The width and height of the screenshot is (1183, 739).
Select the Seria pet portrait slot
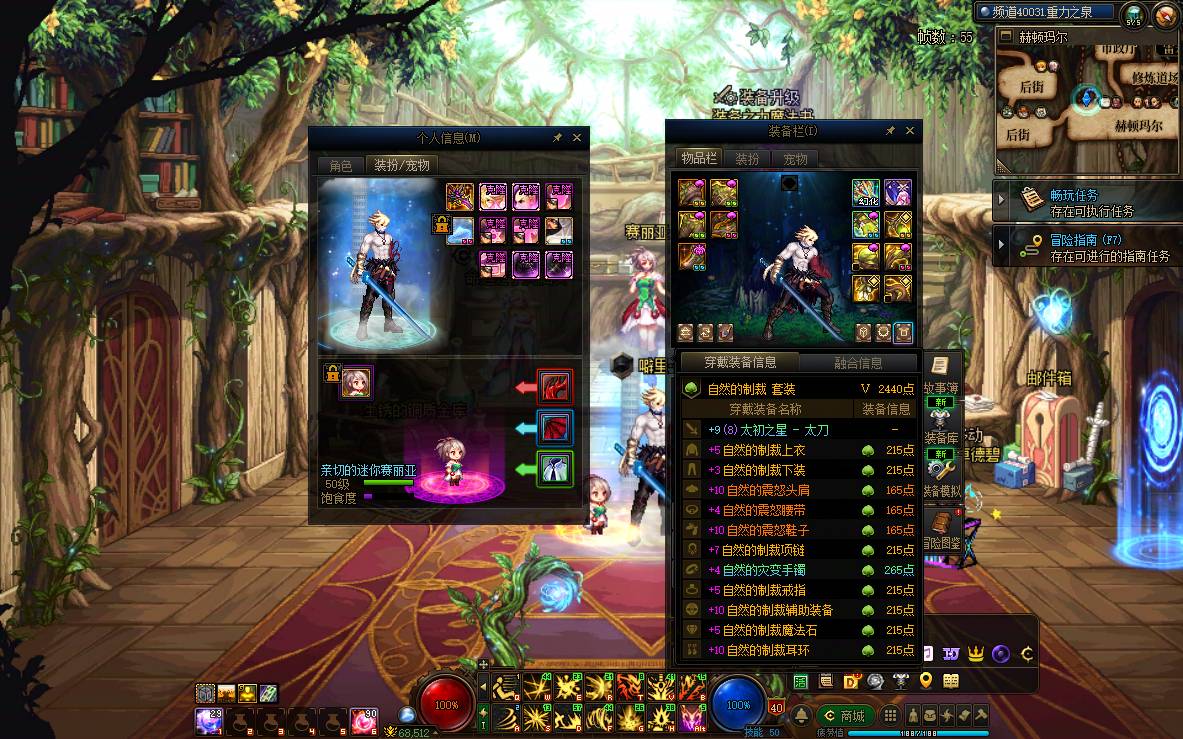point(356,381)
